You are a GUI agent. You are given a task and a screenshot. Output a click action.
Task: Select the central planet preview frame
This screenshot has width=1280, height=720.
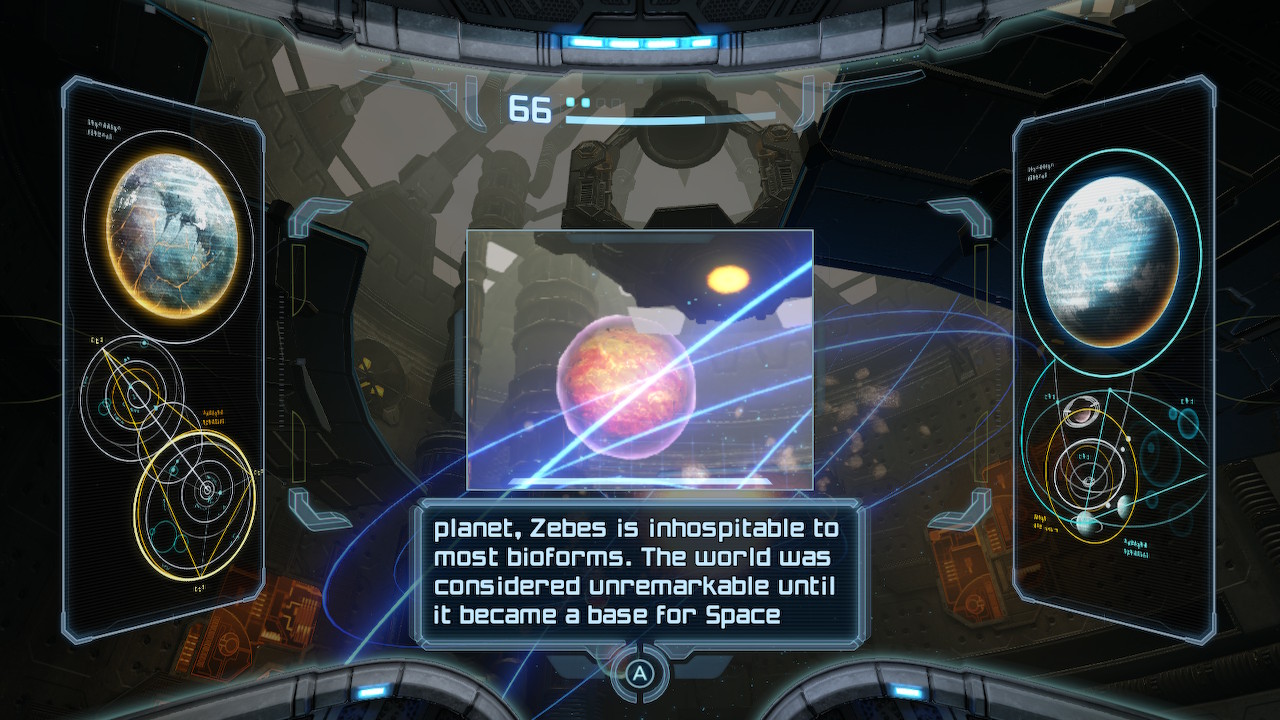(640, 360)
